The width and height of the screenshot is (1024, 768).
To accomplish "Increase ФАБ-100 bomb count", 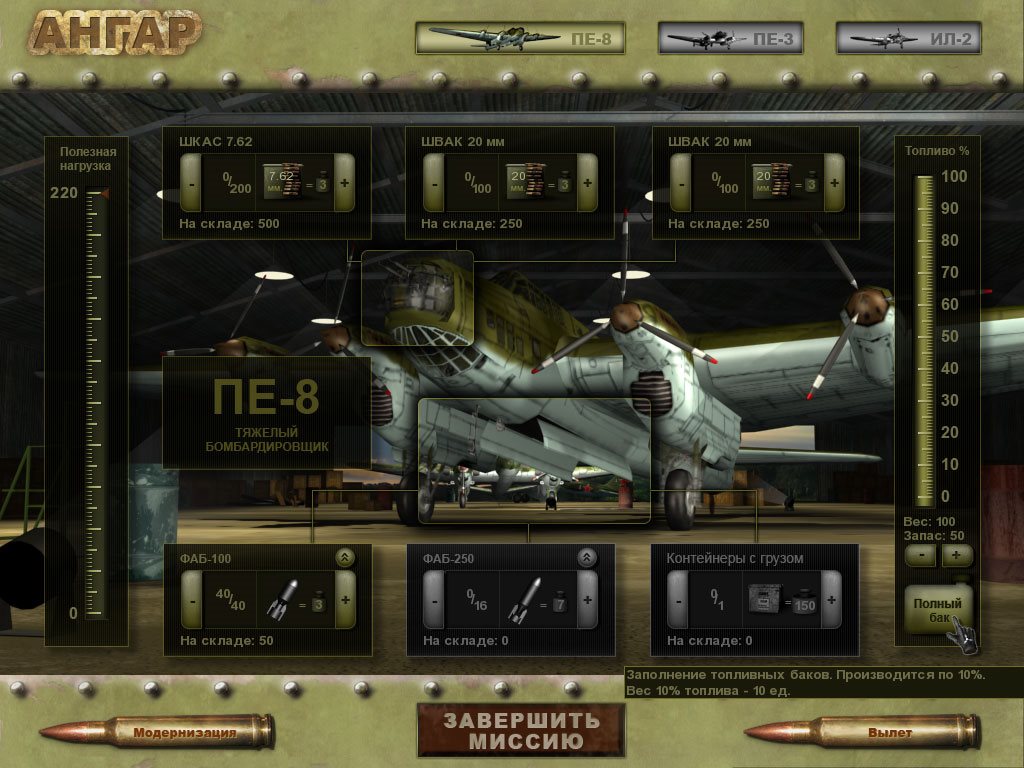I will point(345,600).
